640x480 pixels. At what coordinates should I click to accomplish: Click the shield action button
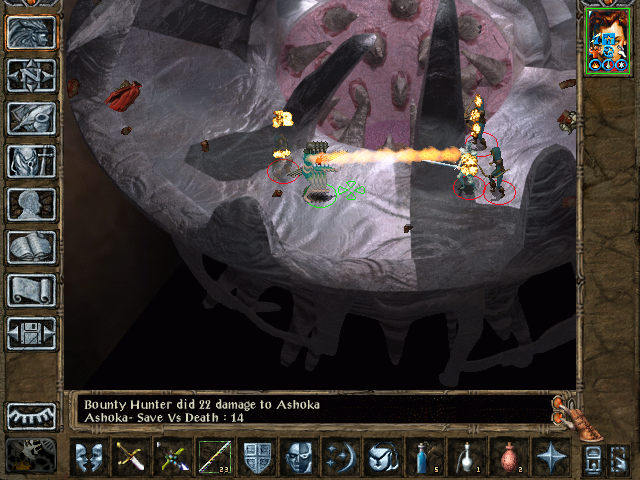point(256,459)
